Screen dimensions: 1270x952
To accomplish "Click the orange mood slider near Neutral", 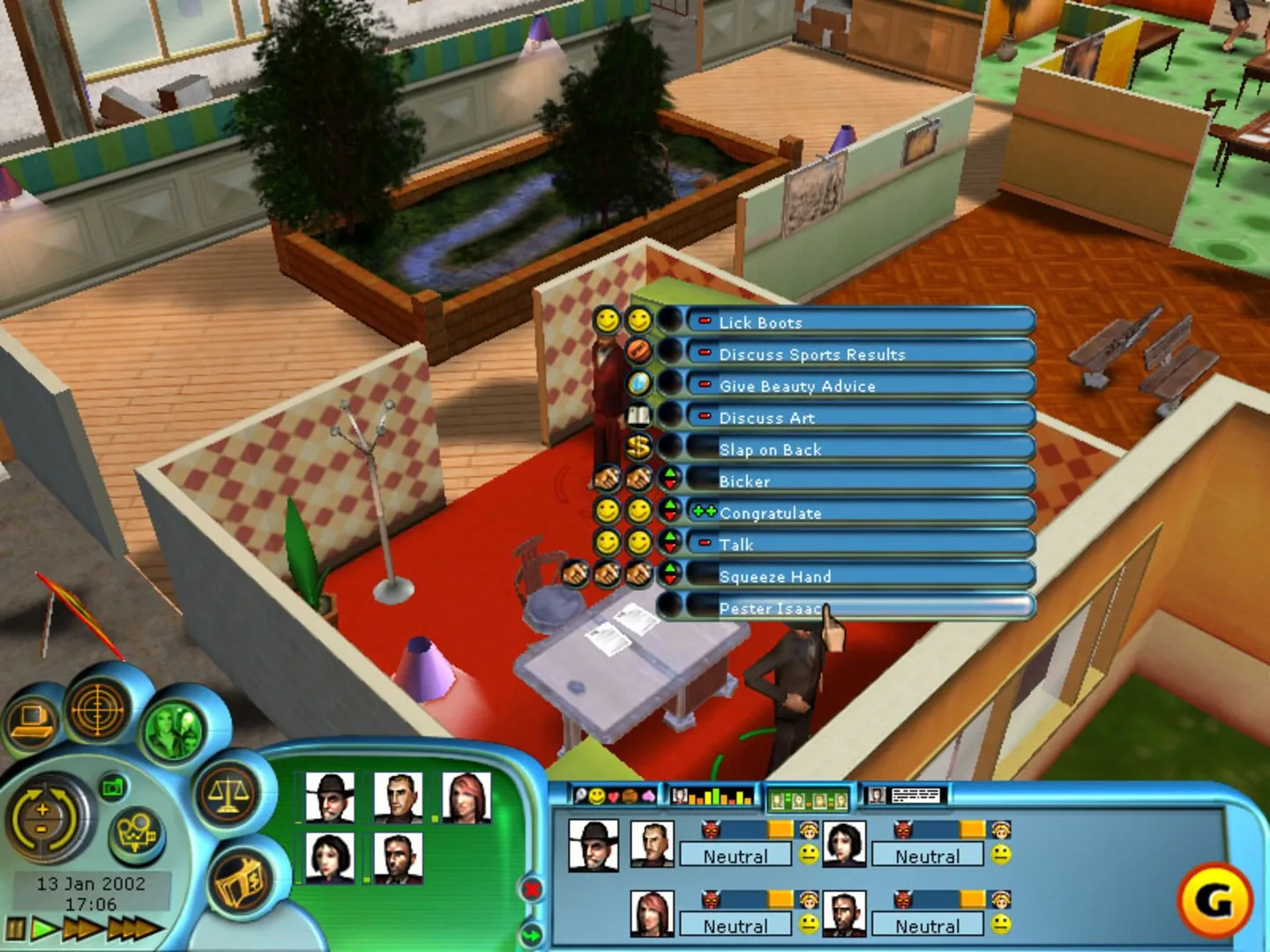I will coord(780,829).
